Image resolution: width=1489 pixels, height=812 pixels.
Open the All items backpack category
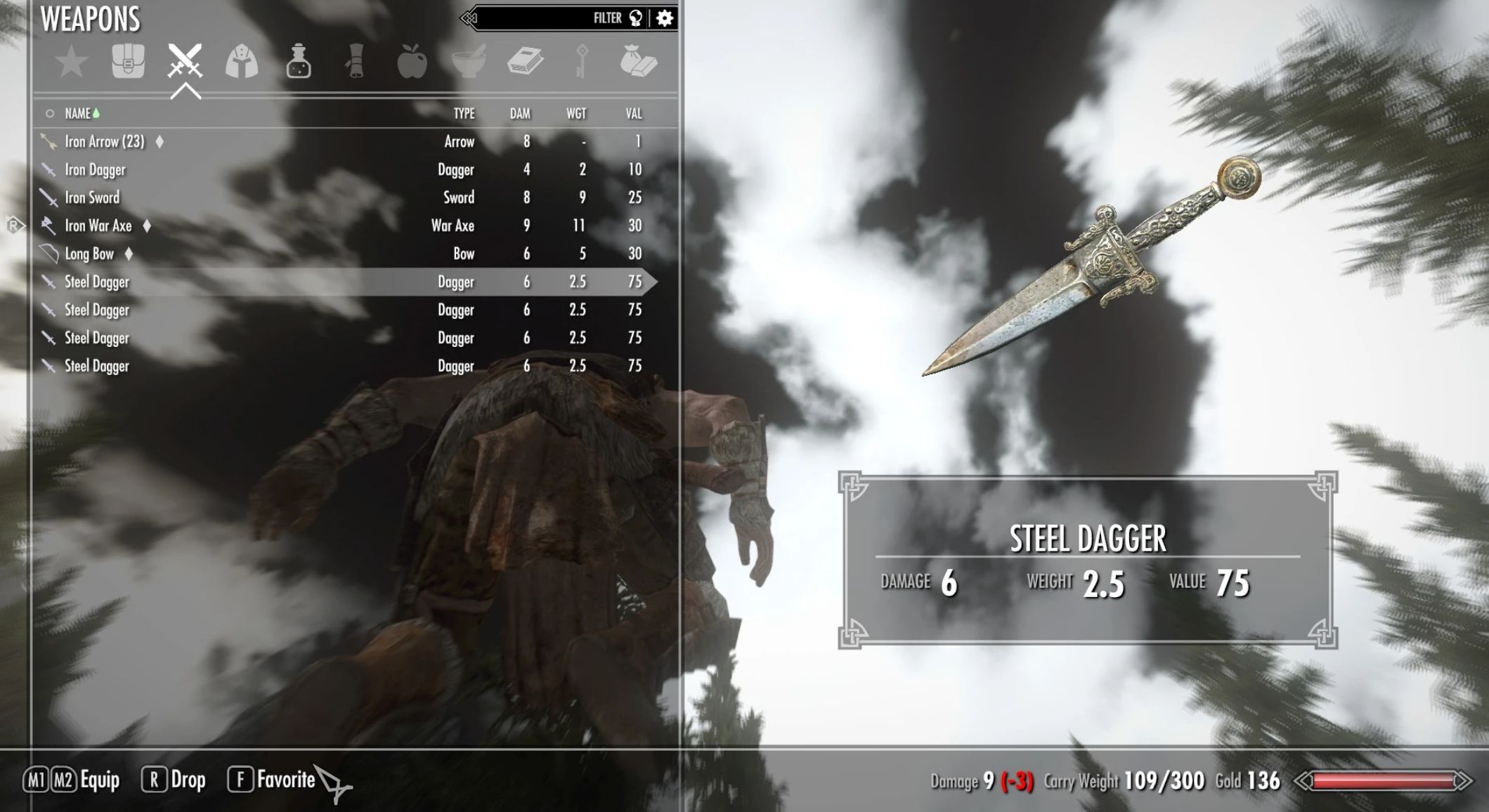pyautogui.click(x=128, y=62)
